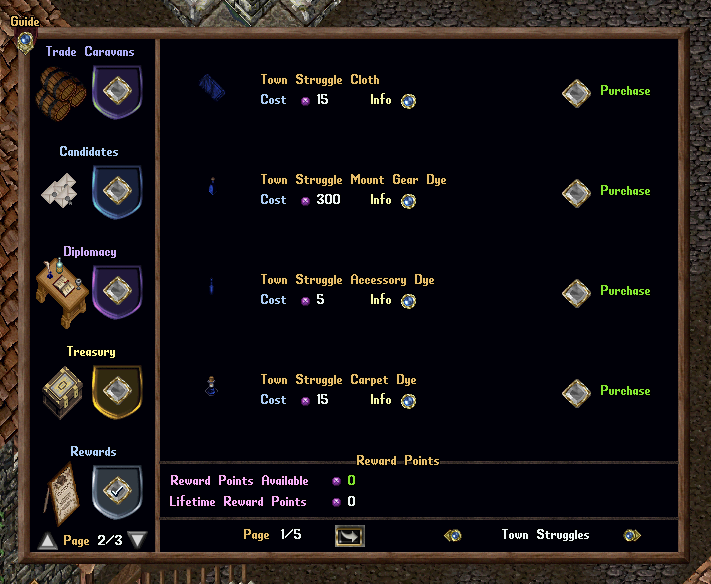Select the Trade Caravans shield button

(117, 91)
